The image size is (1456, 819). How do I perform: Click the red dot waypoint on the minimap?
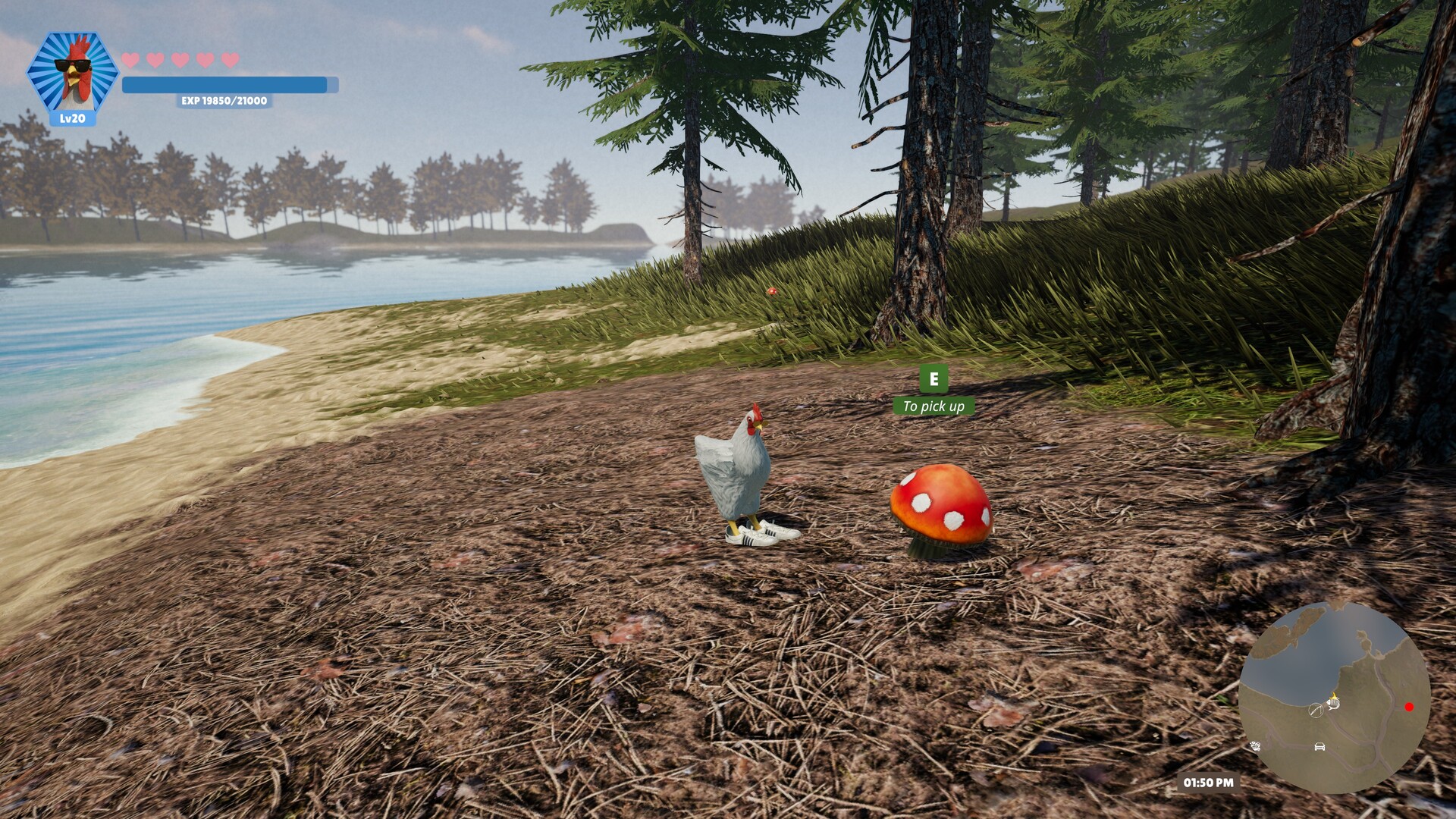[x=1409, y=707]
